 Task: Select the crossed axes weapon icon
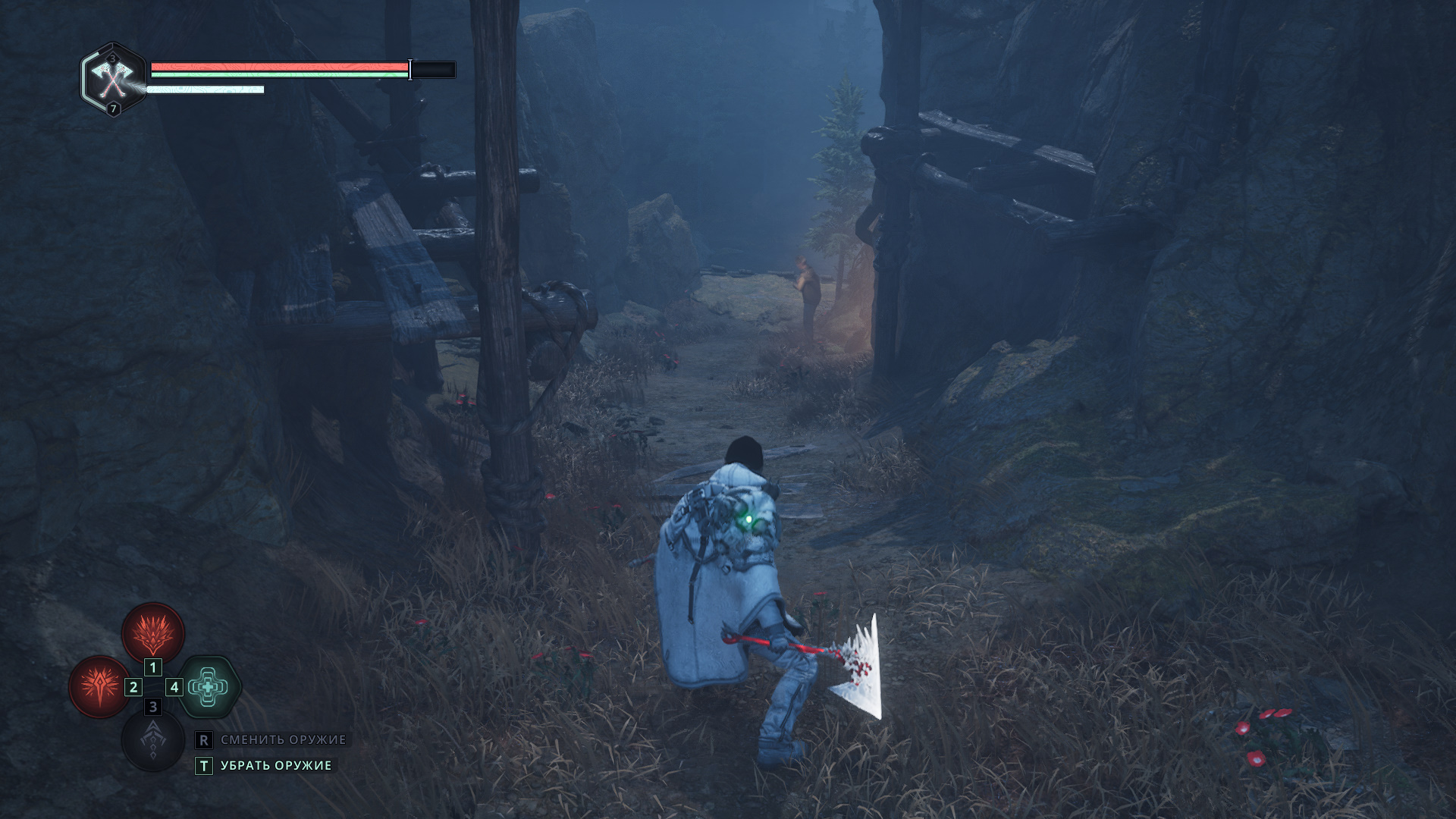point(112,79)
